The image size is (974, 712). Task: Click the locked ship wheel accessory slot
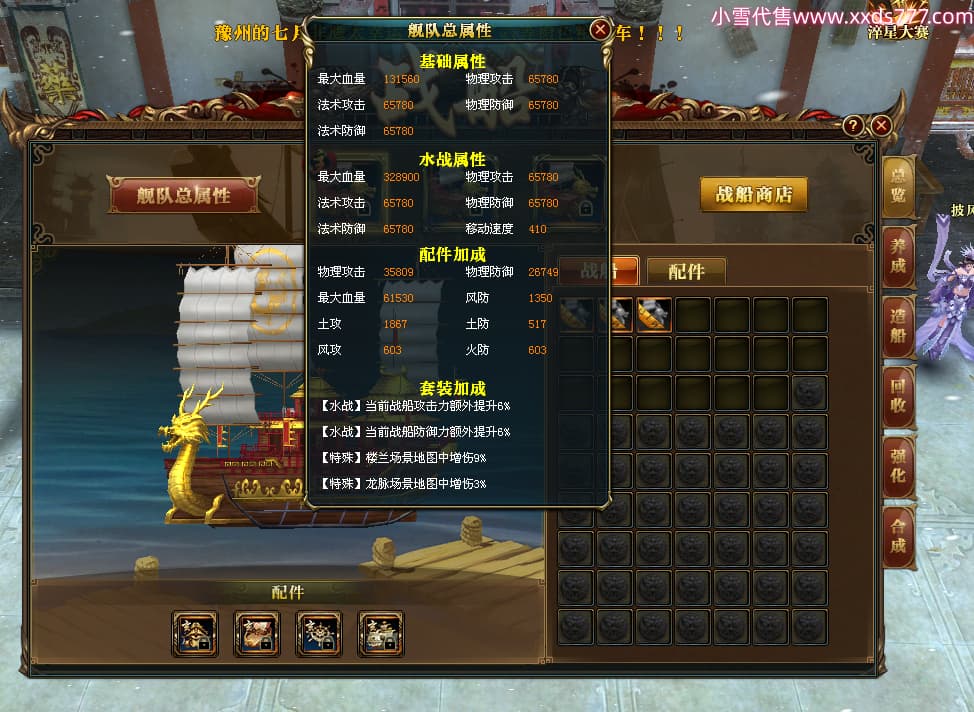(319, 634)
